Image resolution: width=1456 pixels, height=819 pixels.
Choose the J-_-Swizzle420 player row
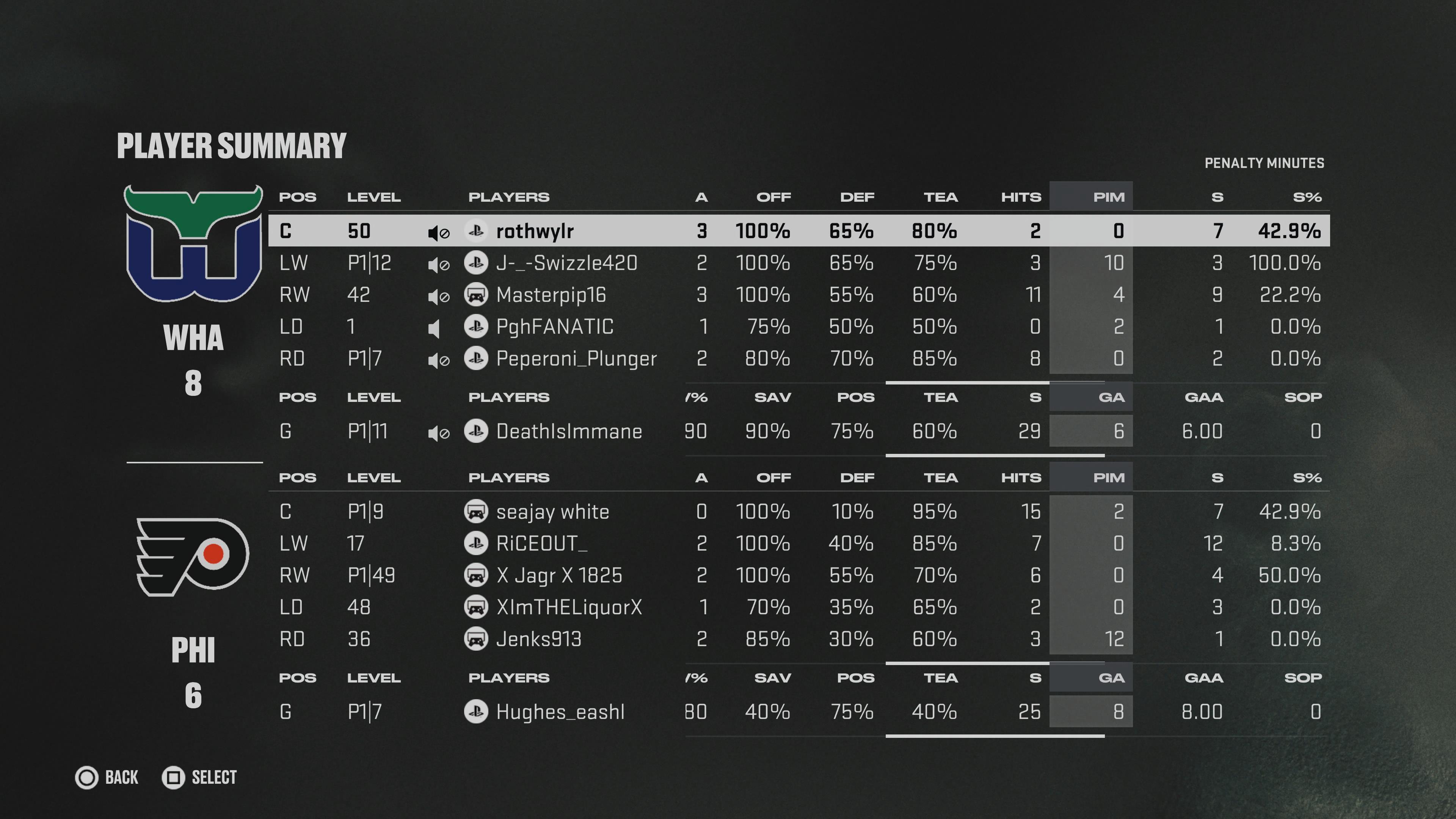coord(566,263)
